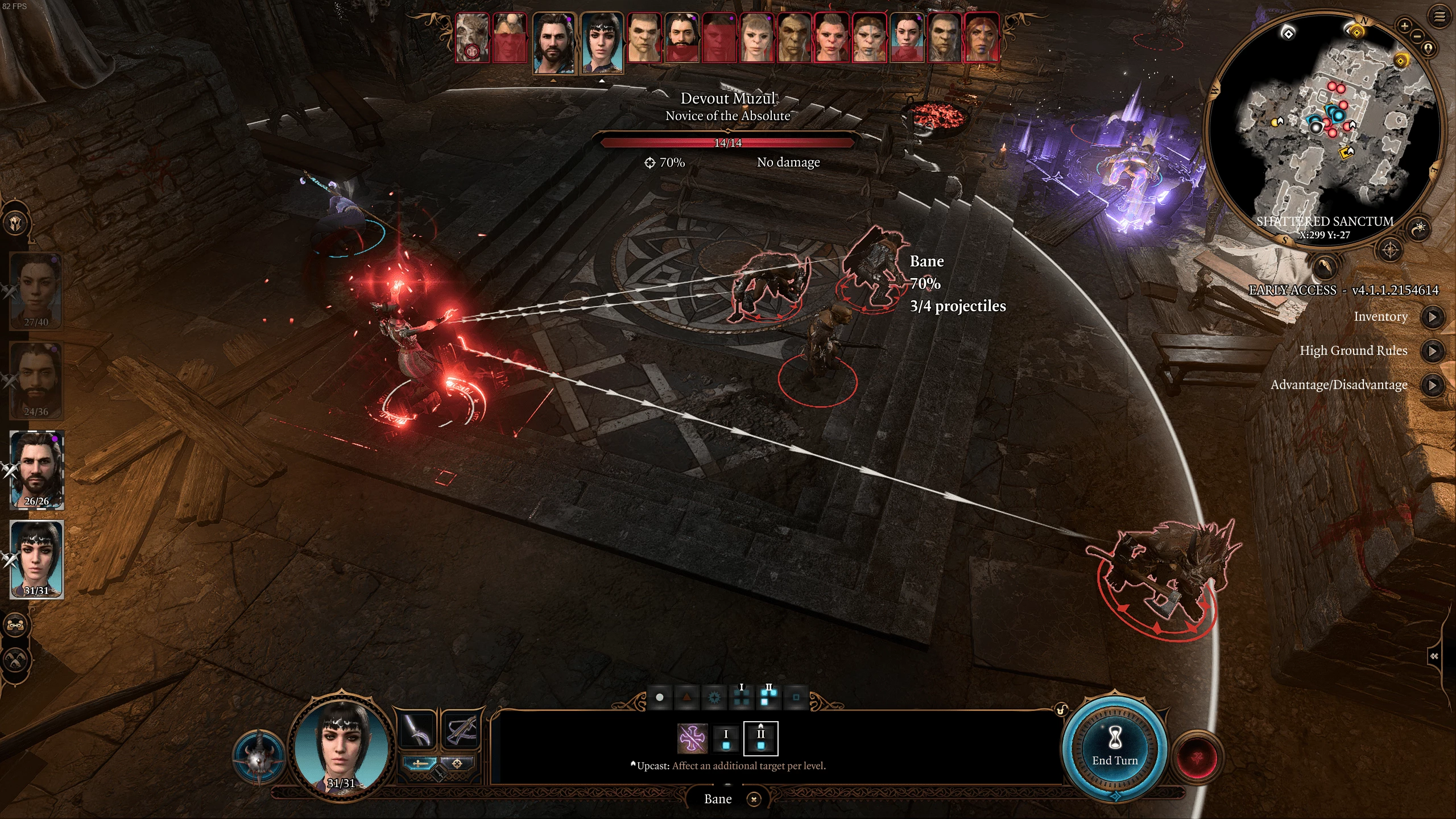Image resolution: width=1456 pixels, height=819 pixels.
Task: Select the melee weapon slot on hotbar
Action: [x=418, y=730]
